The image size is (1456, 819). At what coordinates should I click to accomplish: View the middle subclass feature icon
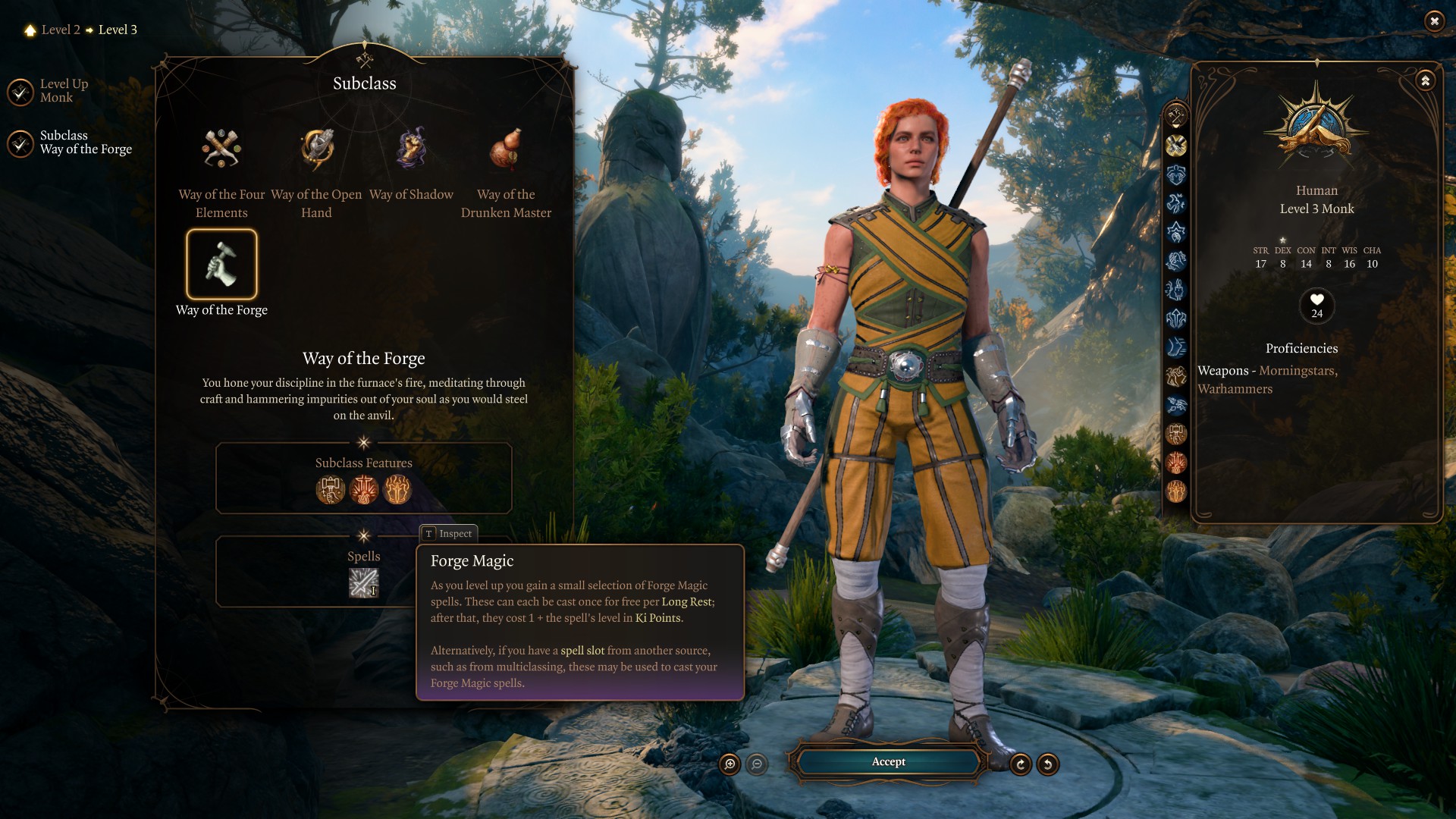click(x=364, y=490)
